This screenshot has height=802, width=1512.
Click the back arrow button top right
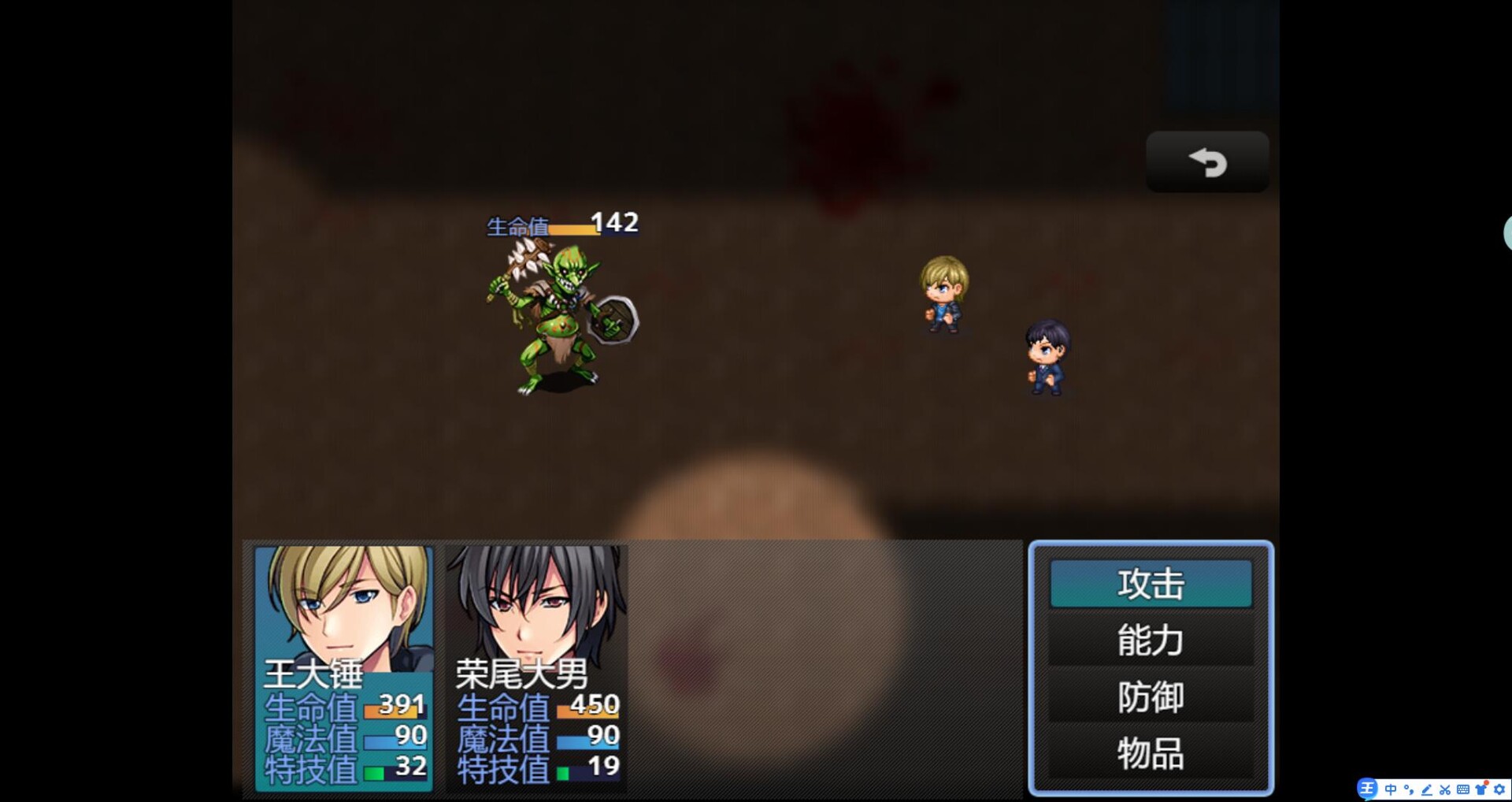click(x=1207, y=162)
